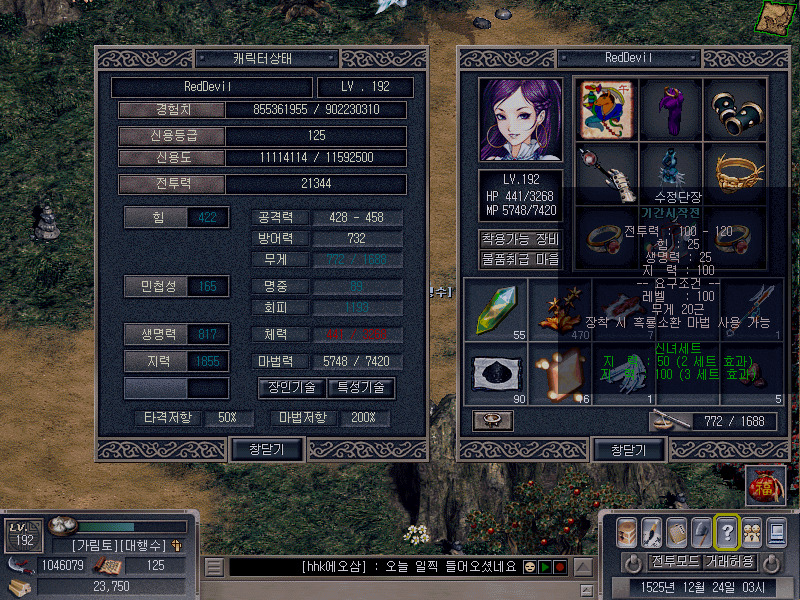
Task: Open the computer monitor system icon
Action: pos(776,533)
